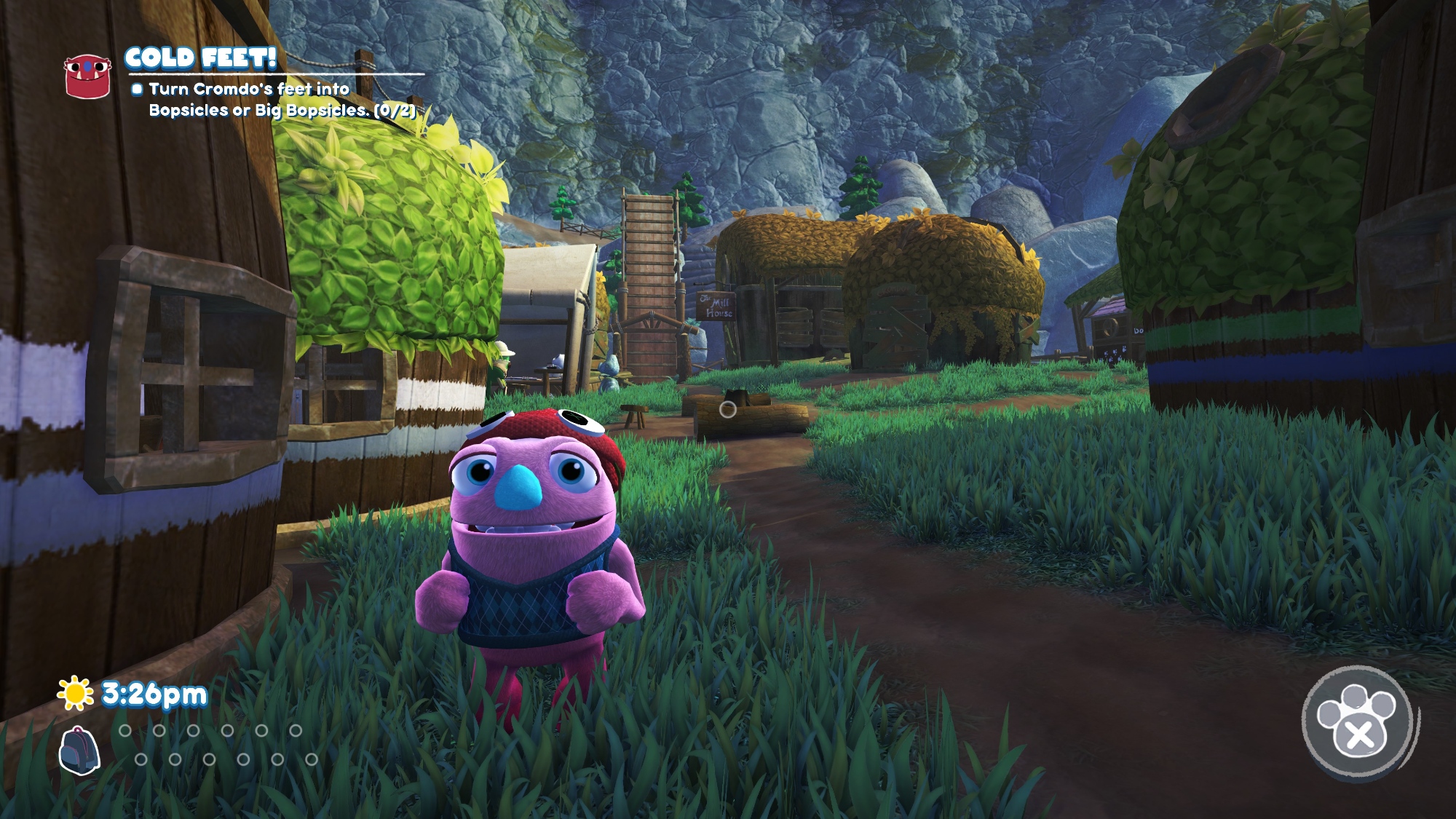The height and width of the screenshot is (819, 1456).
Task: Open the Cold Feet! quest tracker
Action: (201, 58)
